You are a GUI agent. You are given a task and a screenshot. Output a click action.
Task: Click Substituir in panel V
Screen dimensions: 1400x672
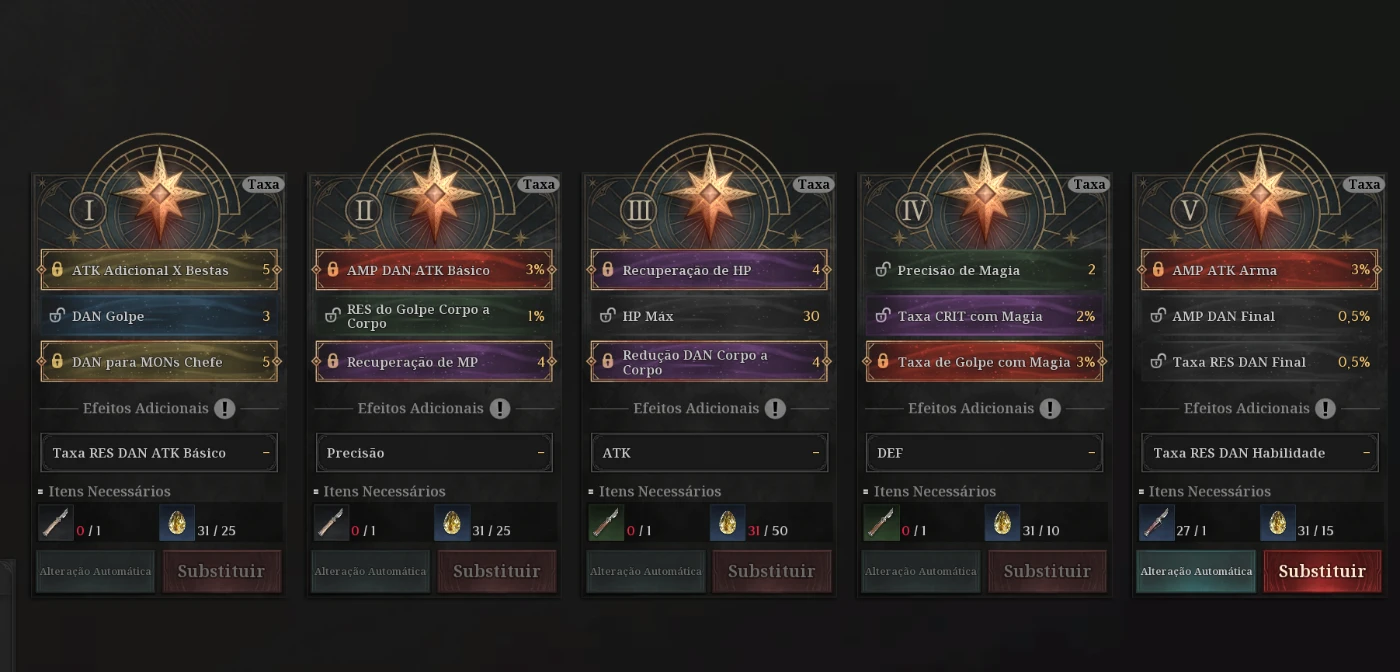(x=1322, y=571)
